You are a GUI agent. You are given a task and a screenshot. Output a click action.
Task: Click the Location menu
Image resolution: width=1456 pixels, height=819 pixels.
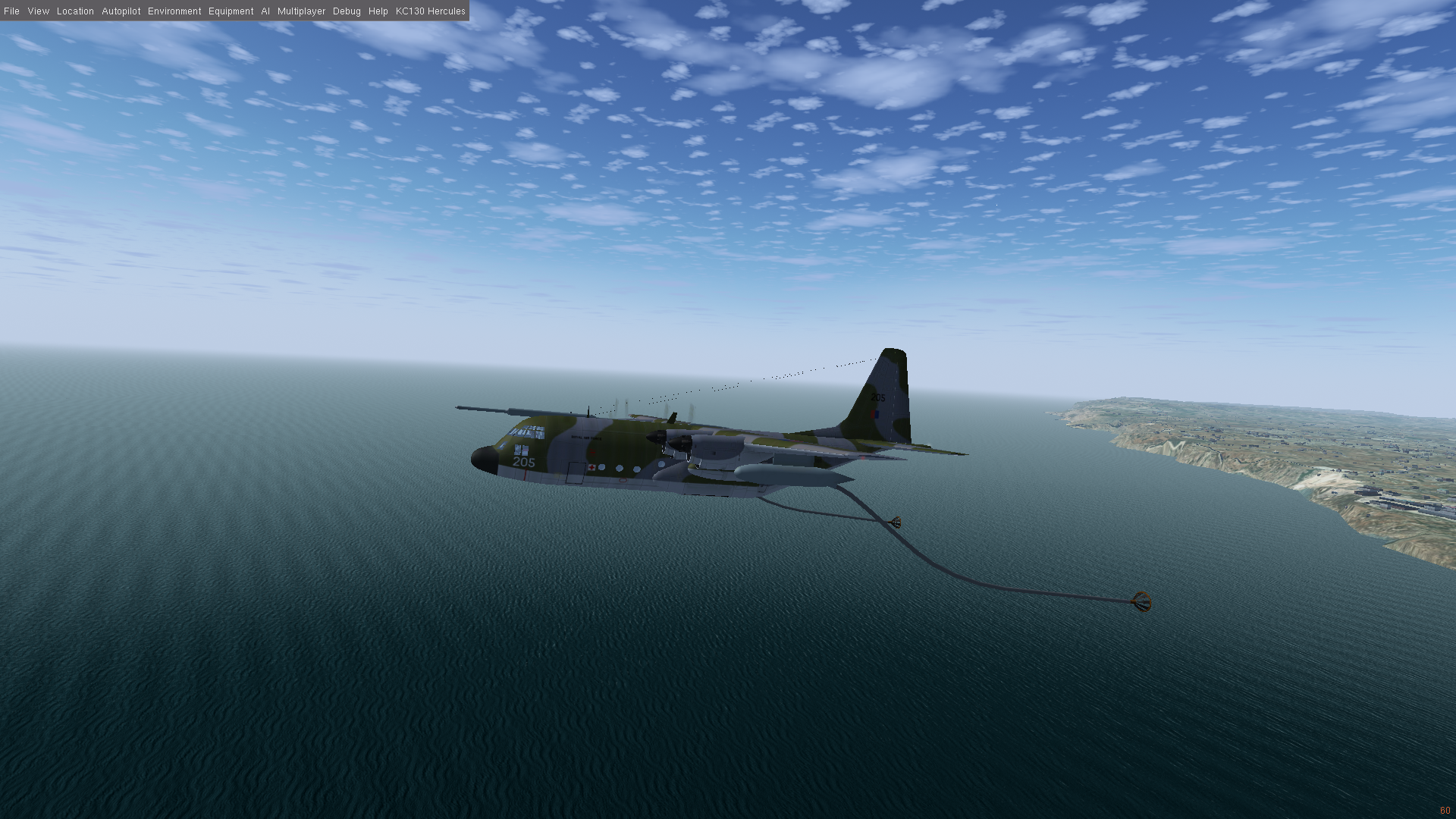click(75, 11)
